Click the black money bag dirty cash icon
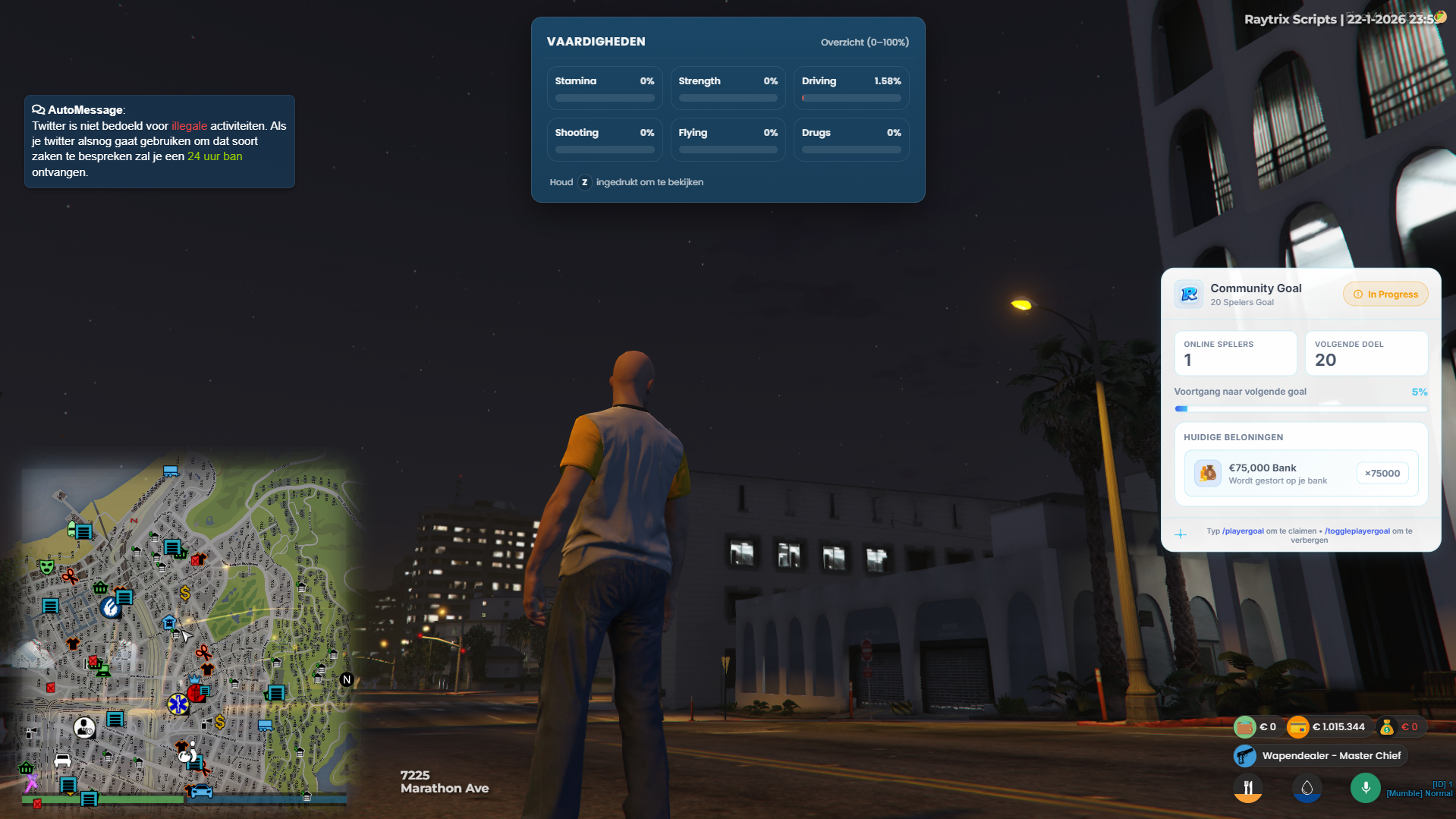Screen dimensions: 1456x819 click(1386, 726)
